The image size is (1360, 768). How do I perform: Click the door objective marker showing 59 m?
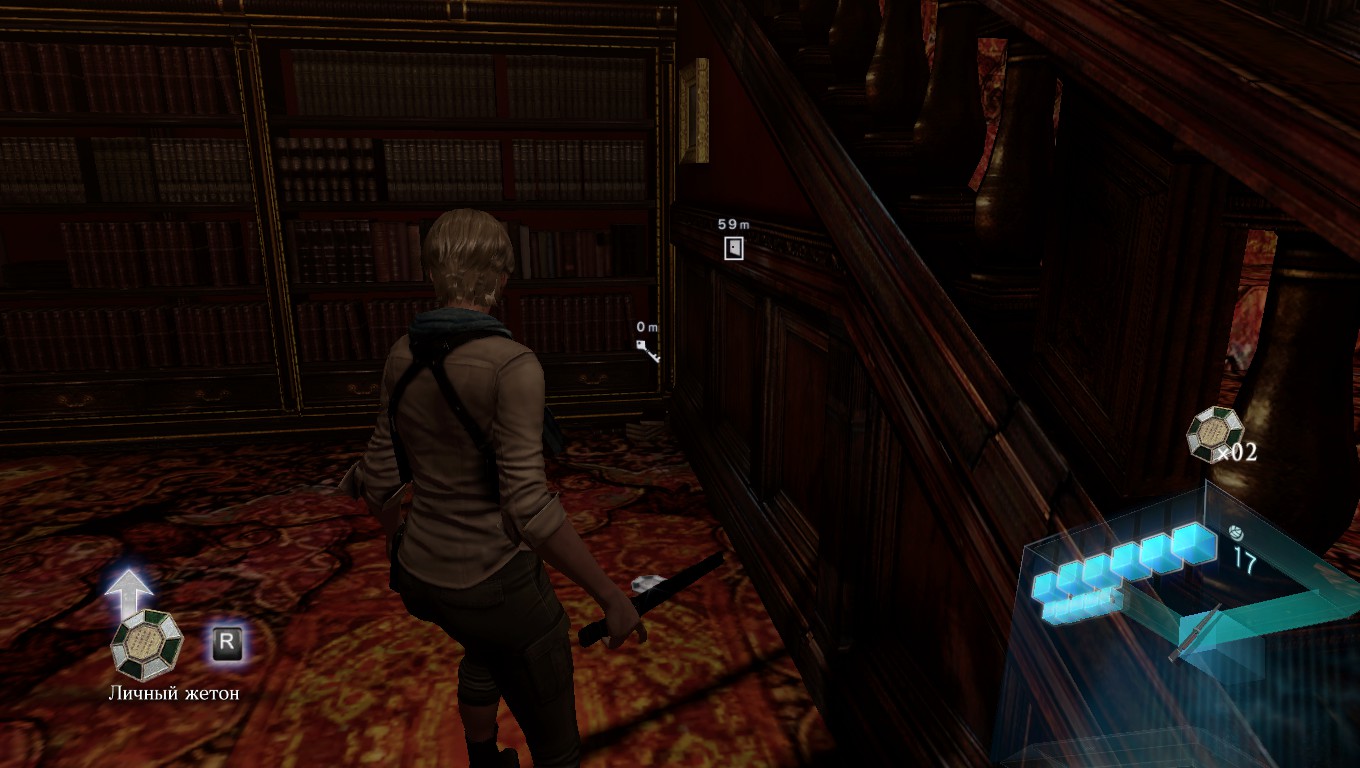(x=734, y=248)
